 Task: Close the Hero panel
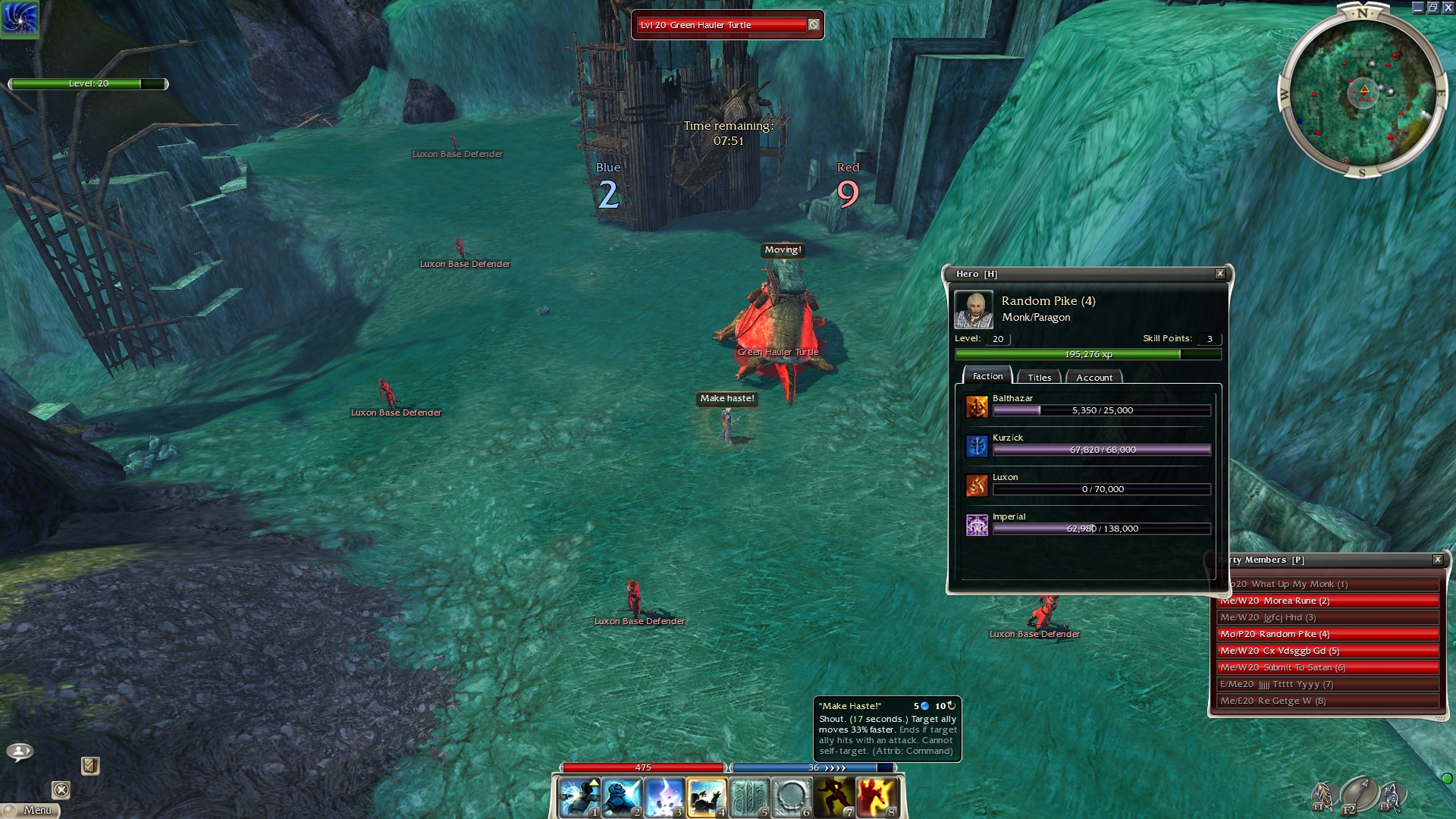click(1220, 274)
